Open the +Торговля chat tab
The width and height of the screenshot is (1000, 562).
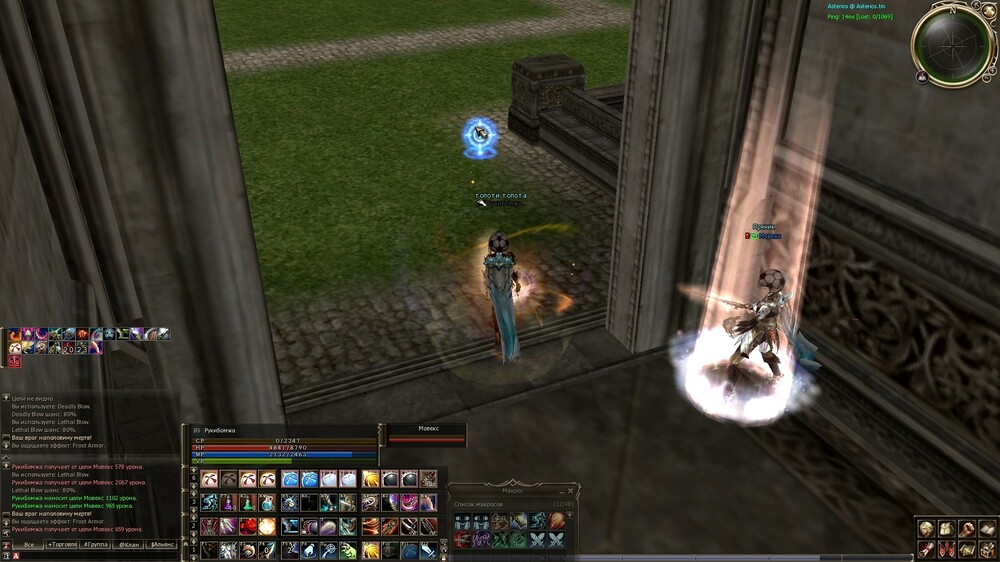click(x=63, y=544)
